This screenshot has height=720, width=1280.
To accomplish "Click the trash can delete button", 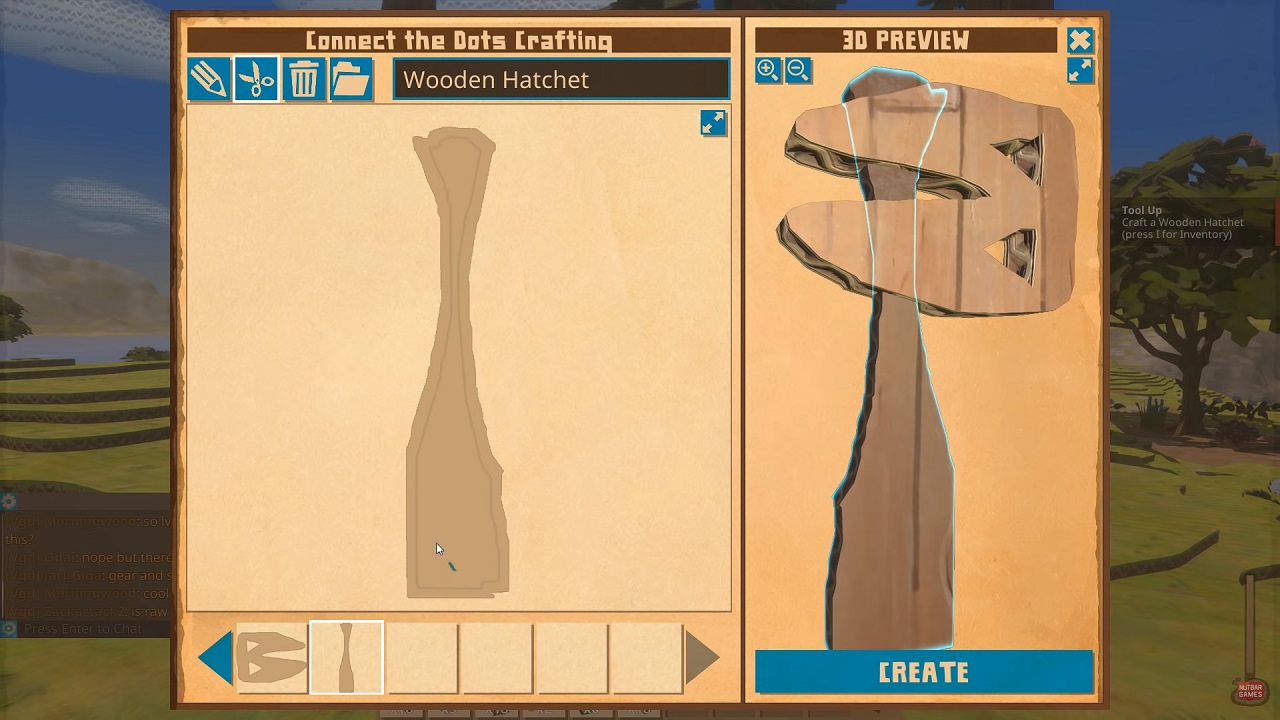I will [x=304, y=79].
